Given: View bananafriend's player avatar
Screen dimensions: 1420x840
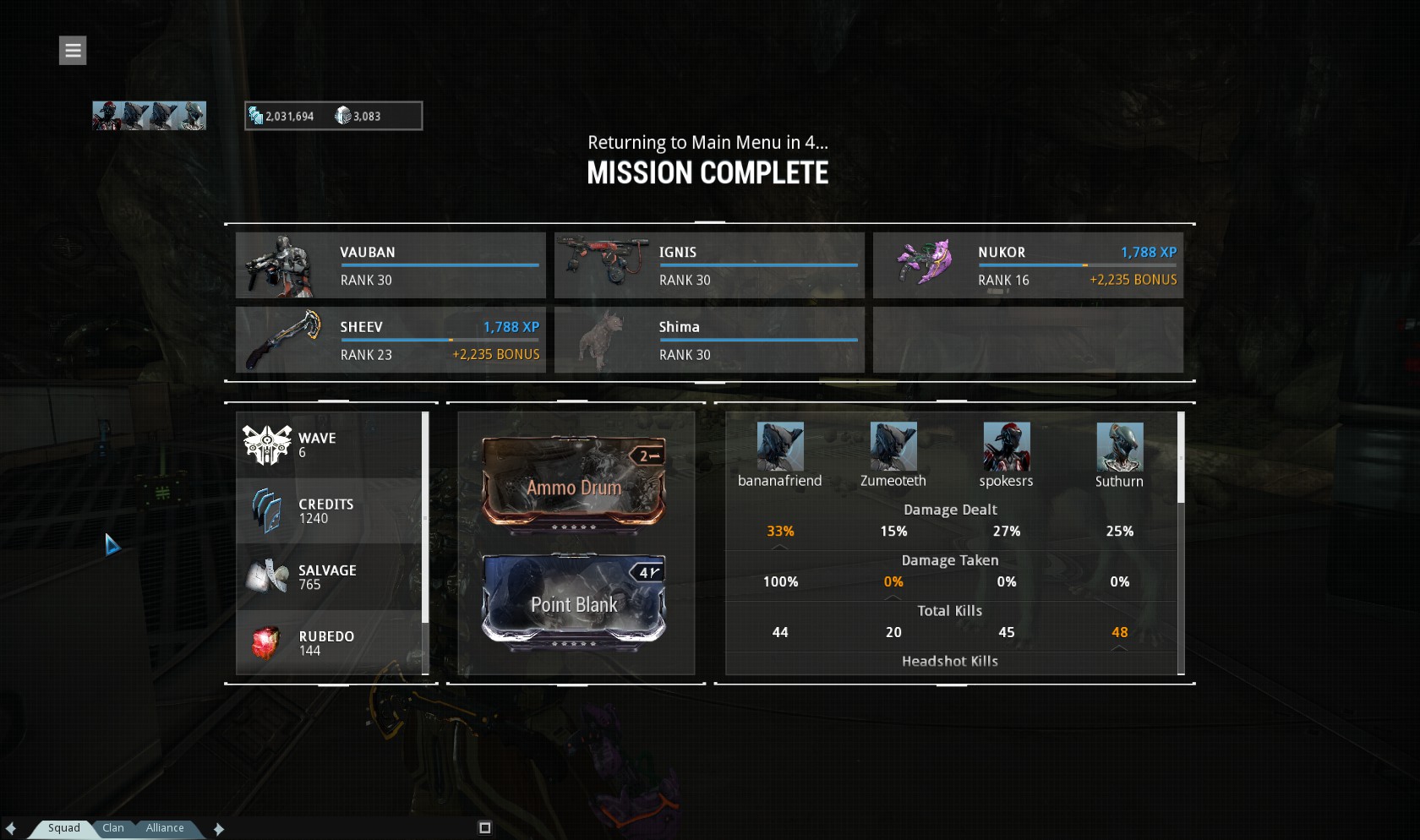Looking at the screenshot, I should pyautogui.click(x=779, y=446).
